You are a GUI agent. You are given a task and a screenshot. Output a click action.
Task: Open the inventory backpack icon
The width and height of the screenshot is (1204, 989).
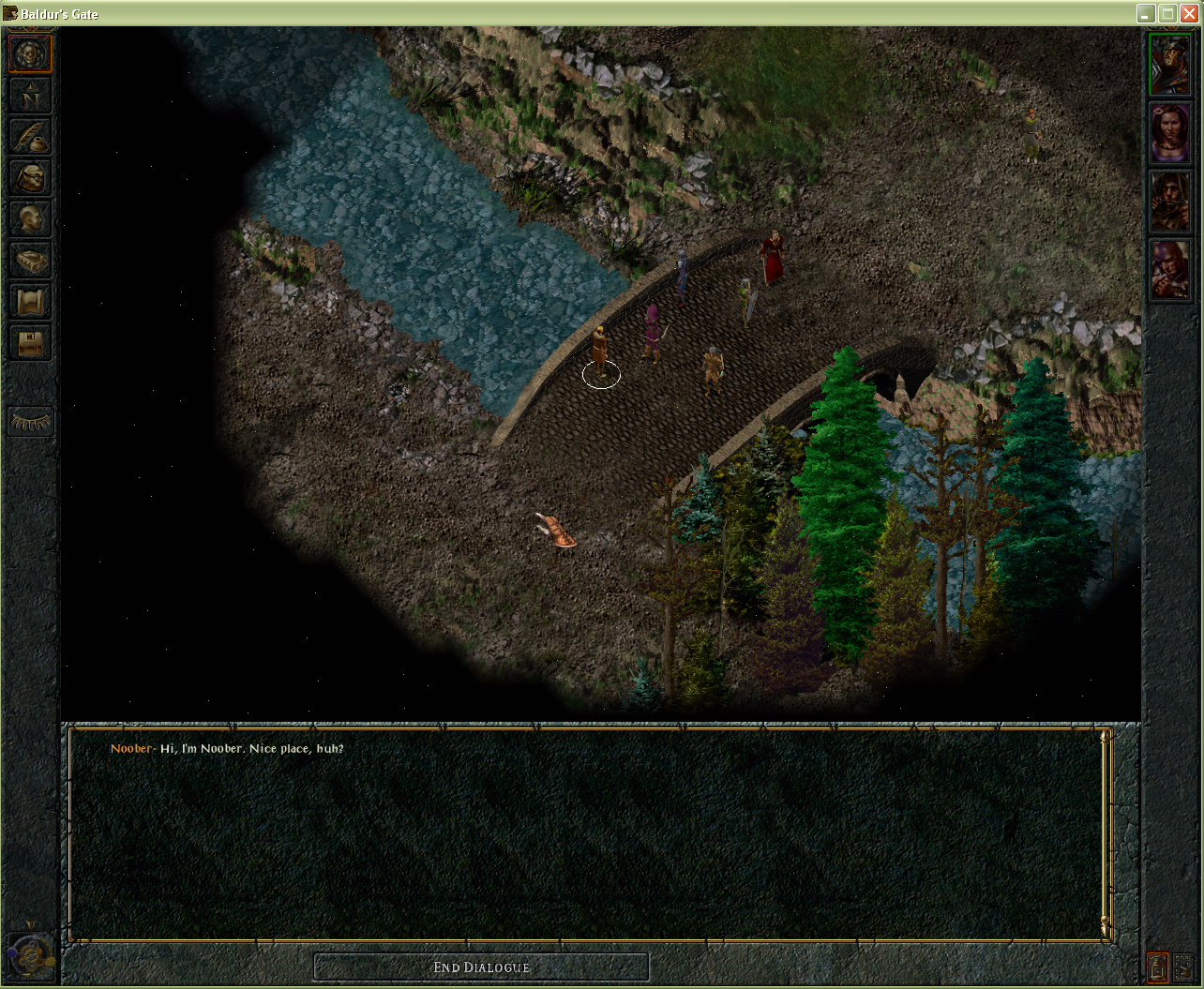click(30, 178)
